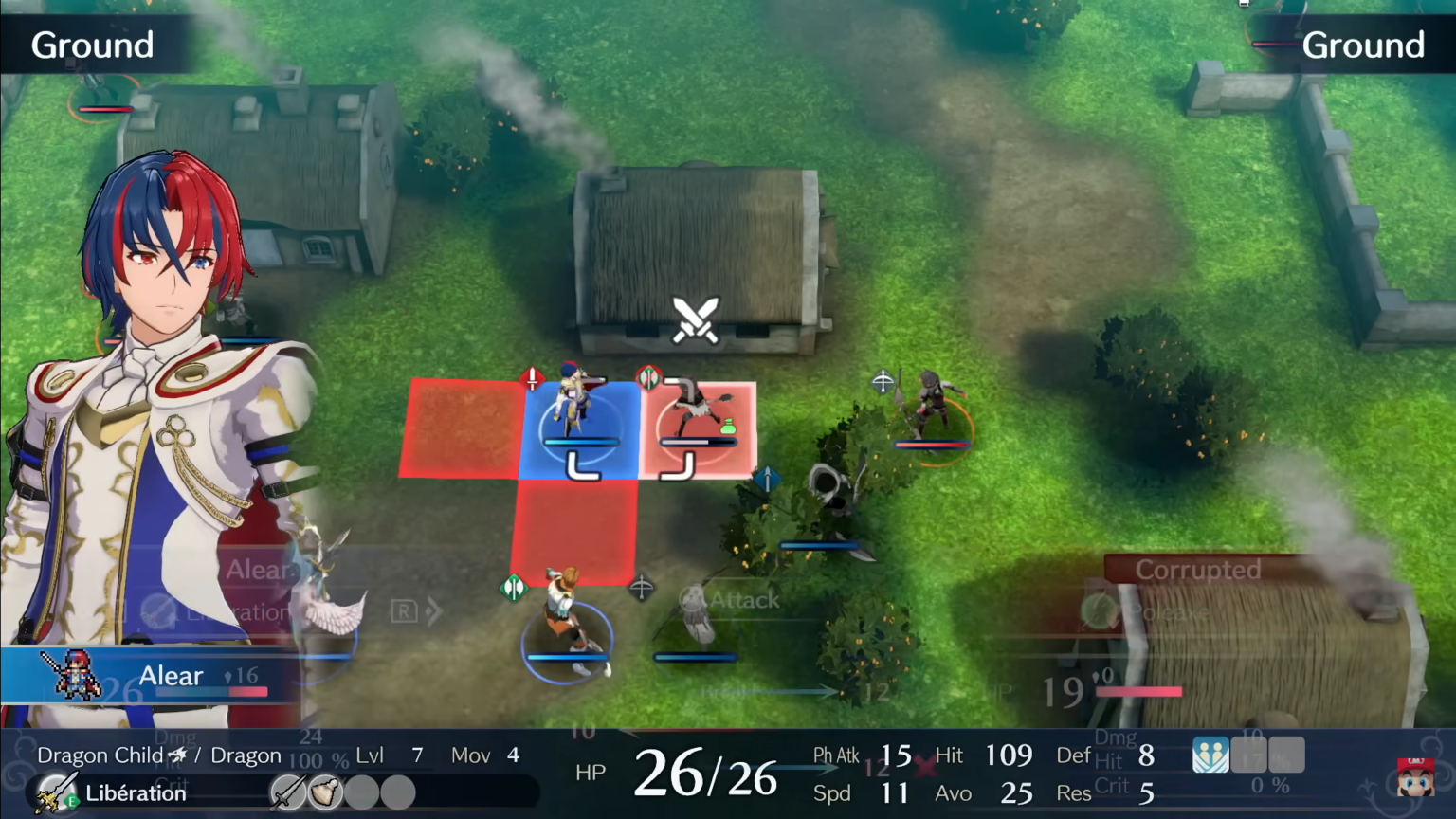Click the first empty weapon slot circle
Image resolution: width=1456 pixels, height=819 pixels.
[361, 792]
